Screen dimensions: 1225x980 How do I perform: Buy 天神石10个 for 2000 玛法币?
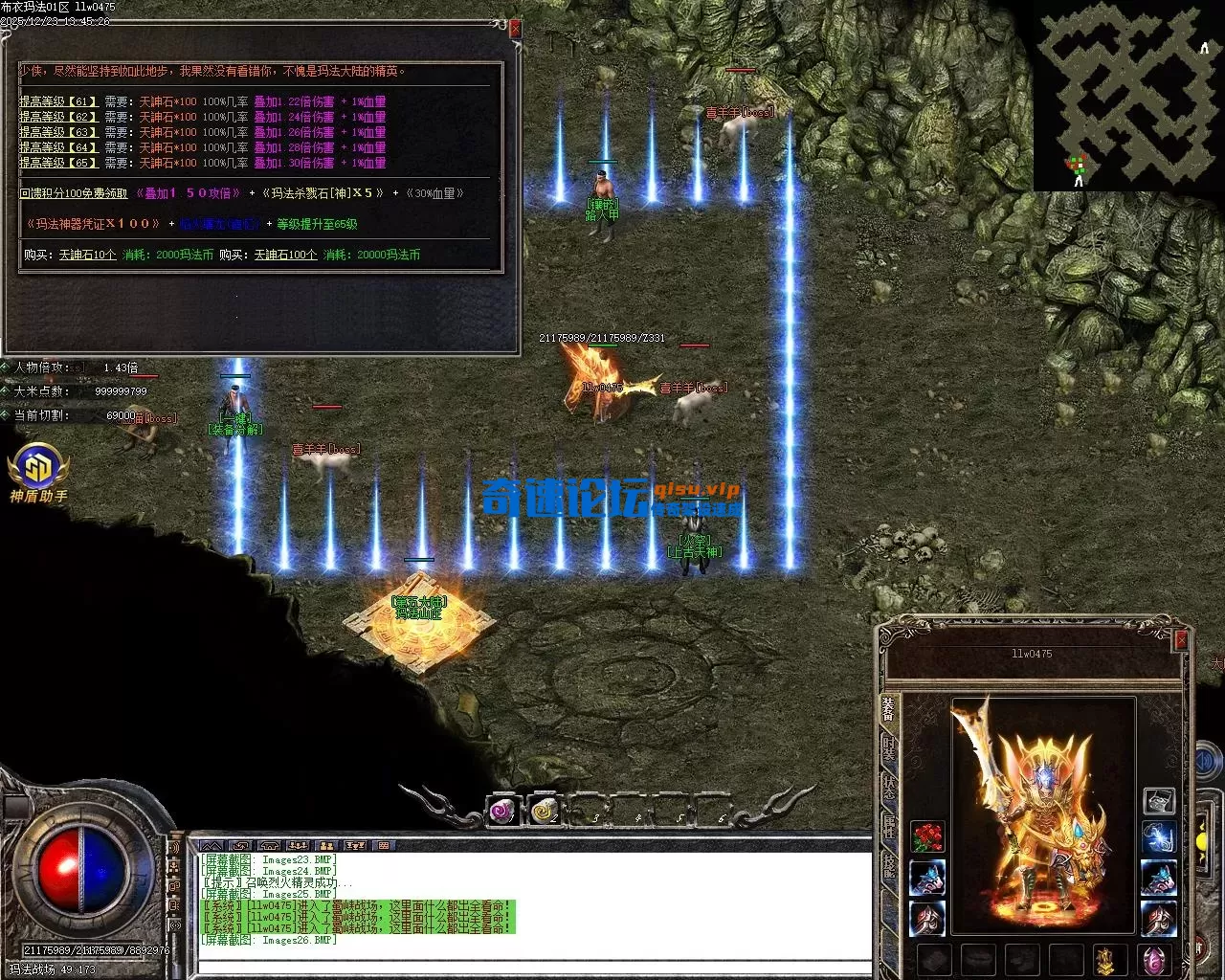(88, 255)
